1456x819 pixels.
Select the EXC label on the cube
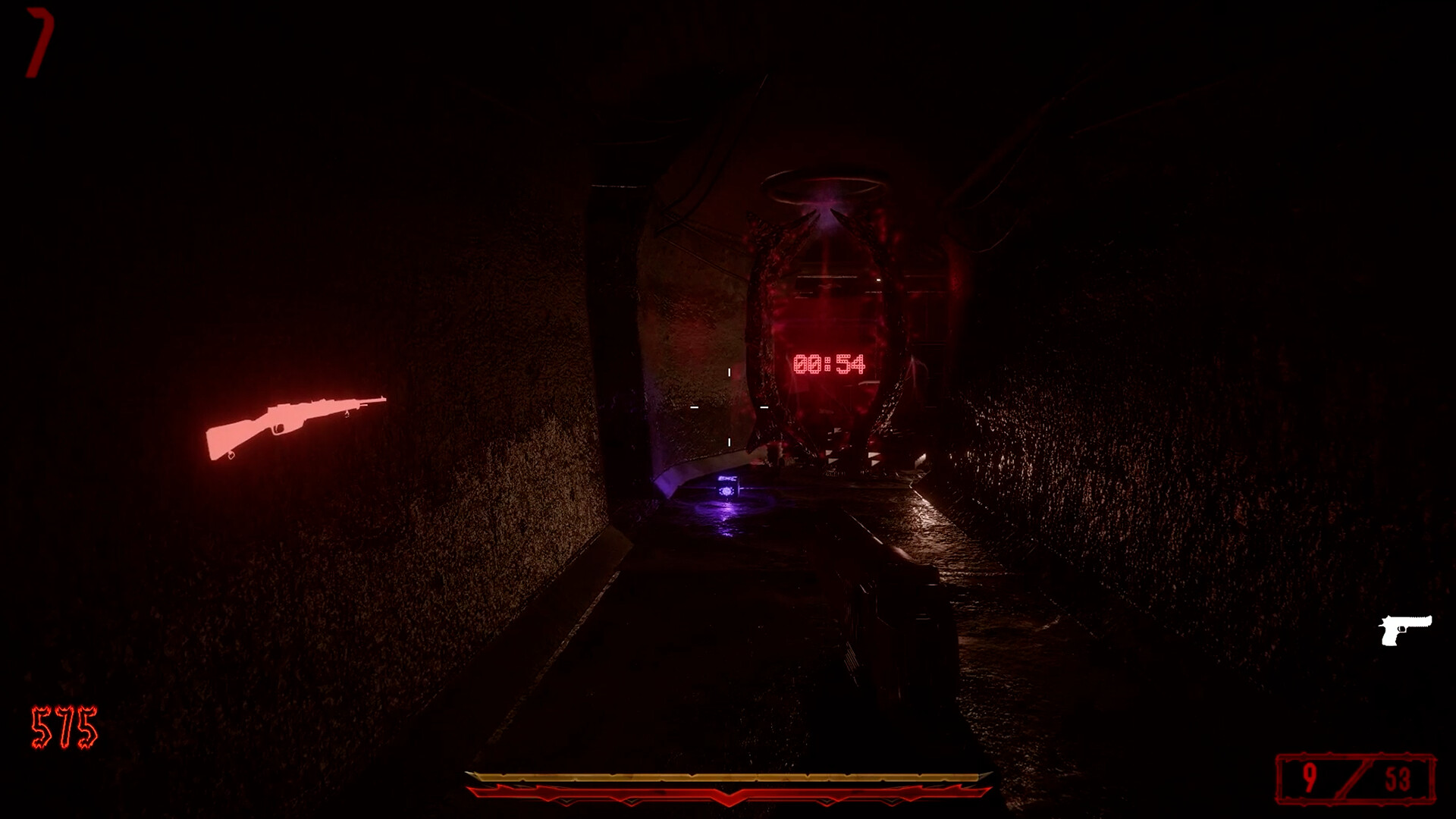[x=726, y=479]
